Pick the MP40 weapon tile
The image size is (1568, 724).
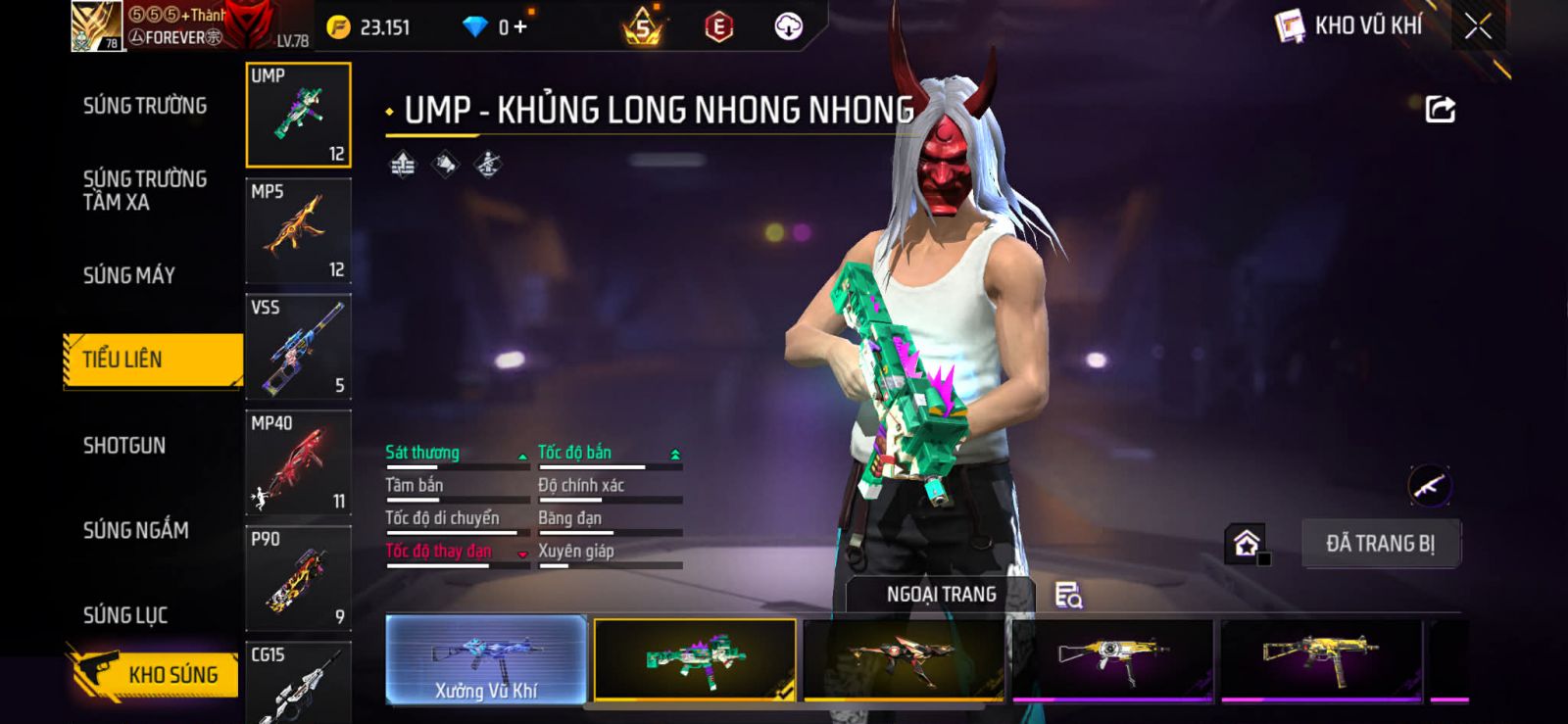(298, 462)
